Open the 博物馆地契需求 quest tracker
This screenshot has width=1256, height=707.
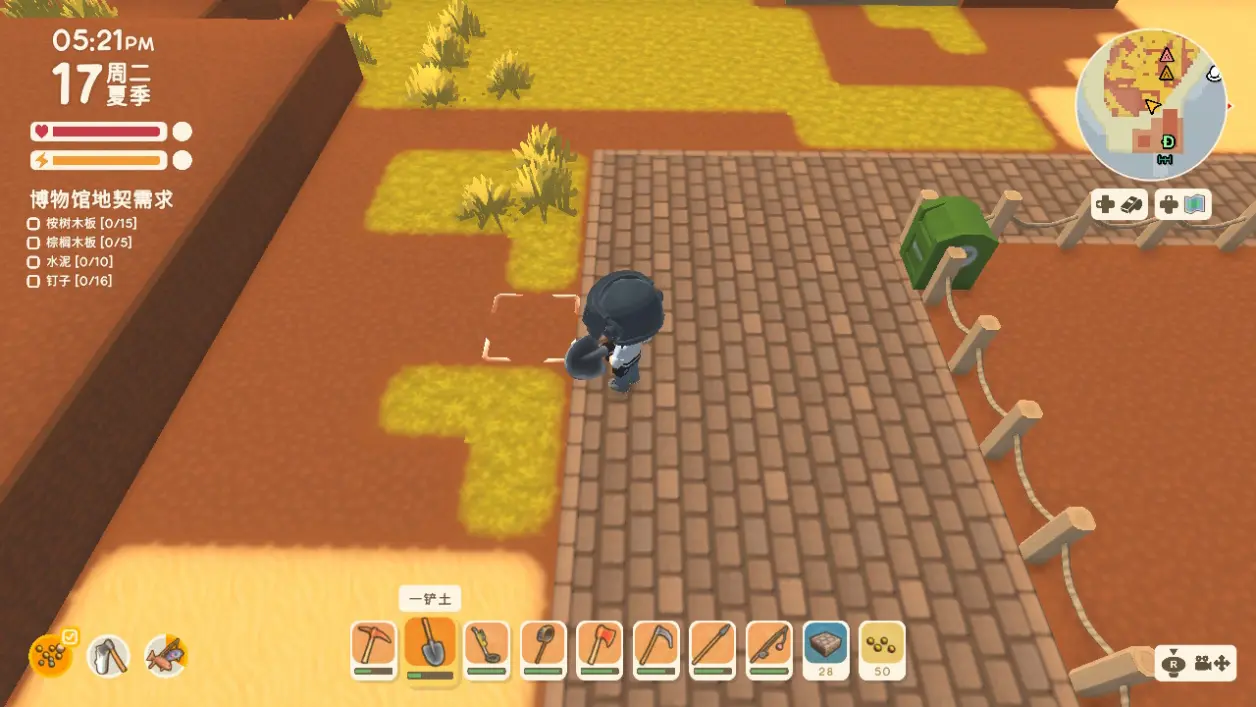click(101, 199)
